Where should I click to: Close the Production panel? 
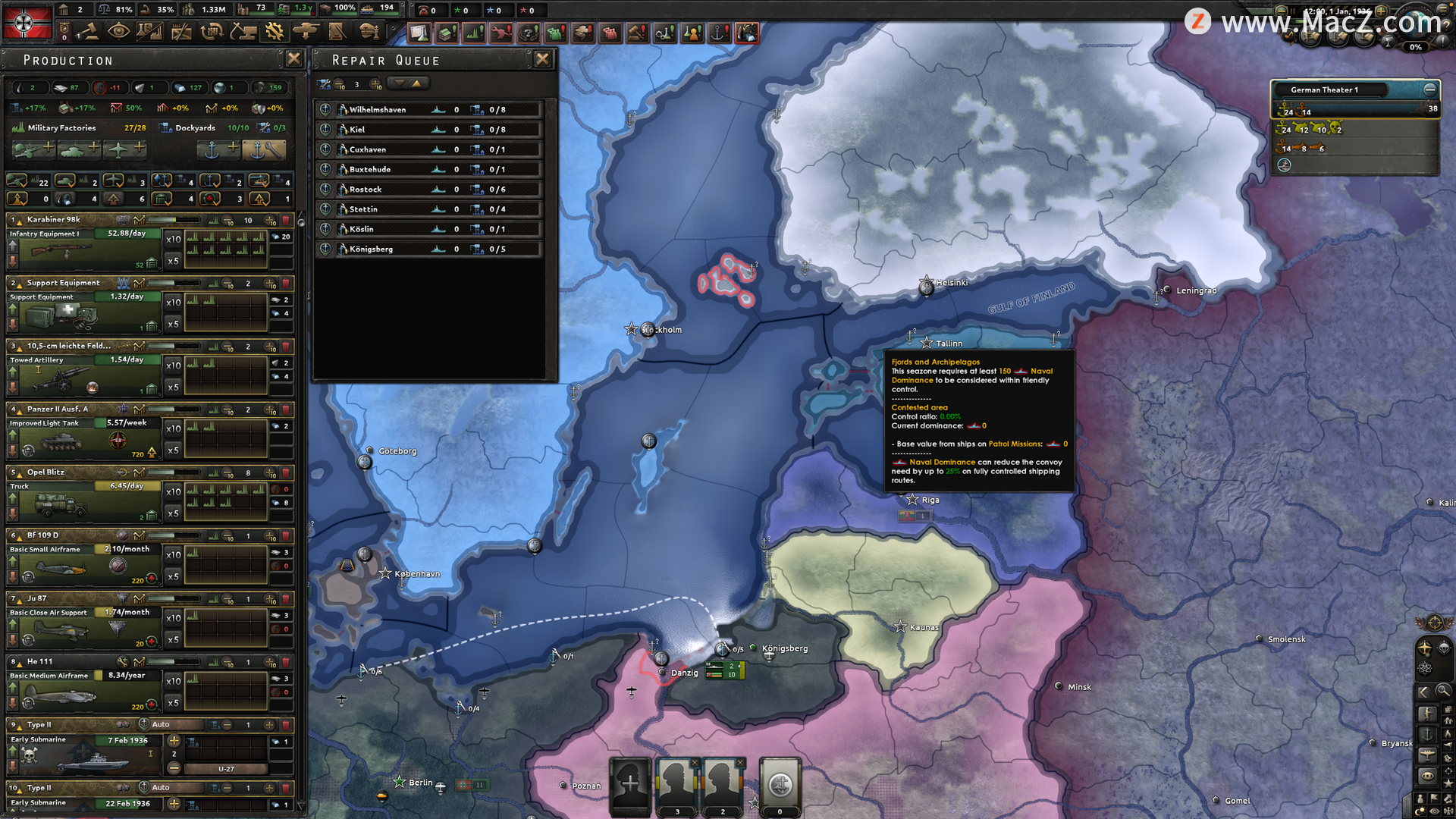coord(293,59)
